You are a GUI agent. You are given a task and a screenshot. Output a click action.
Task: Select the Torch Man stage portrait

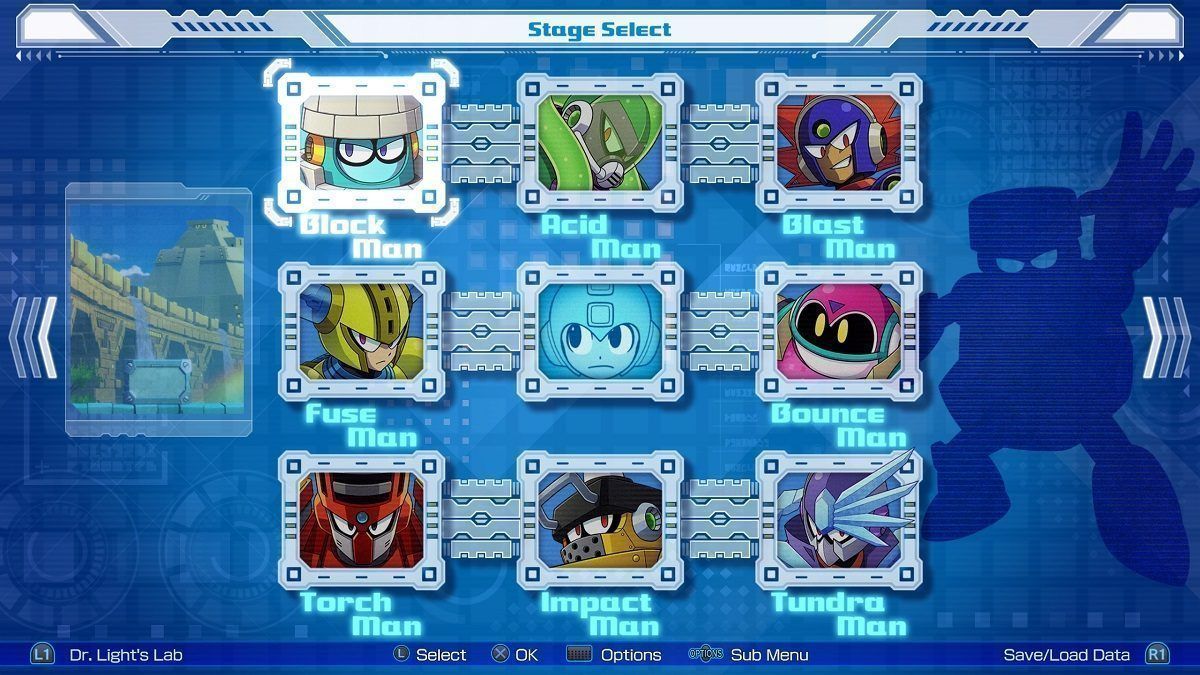[361, 519]
